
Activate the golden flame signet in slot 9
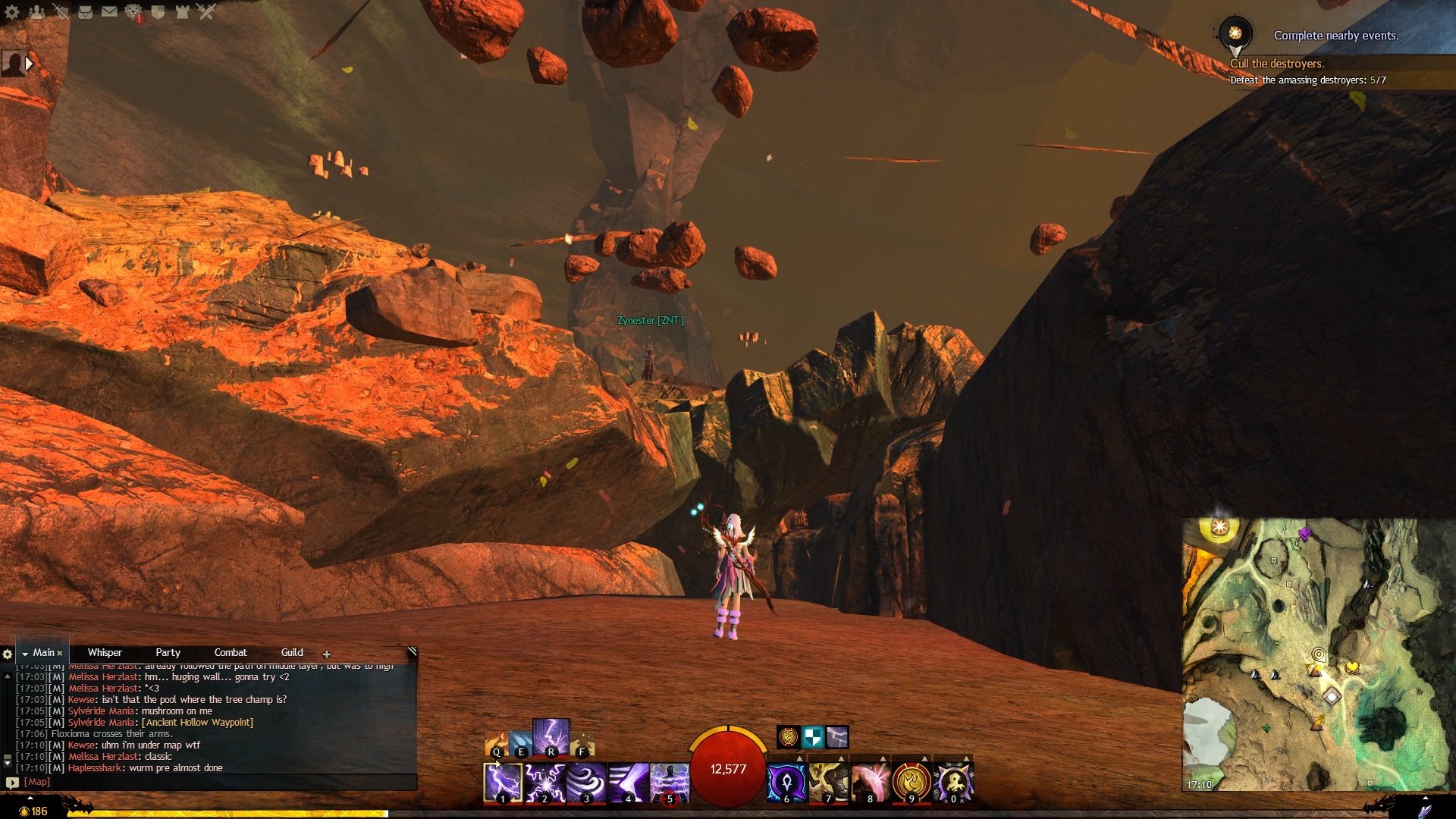pos(912,783)
